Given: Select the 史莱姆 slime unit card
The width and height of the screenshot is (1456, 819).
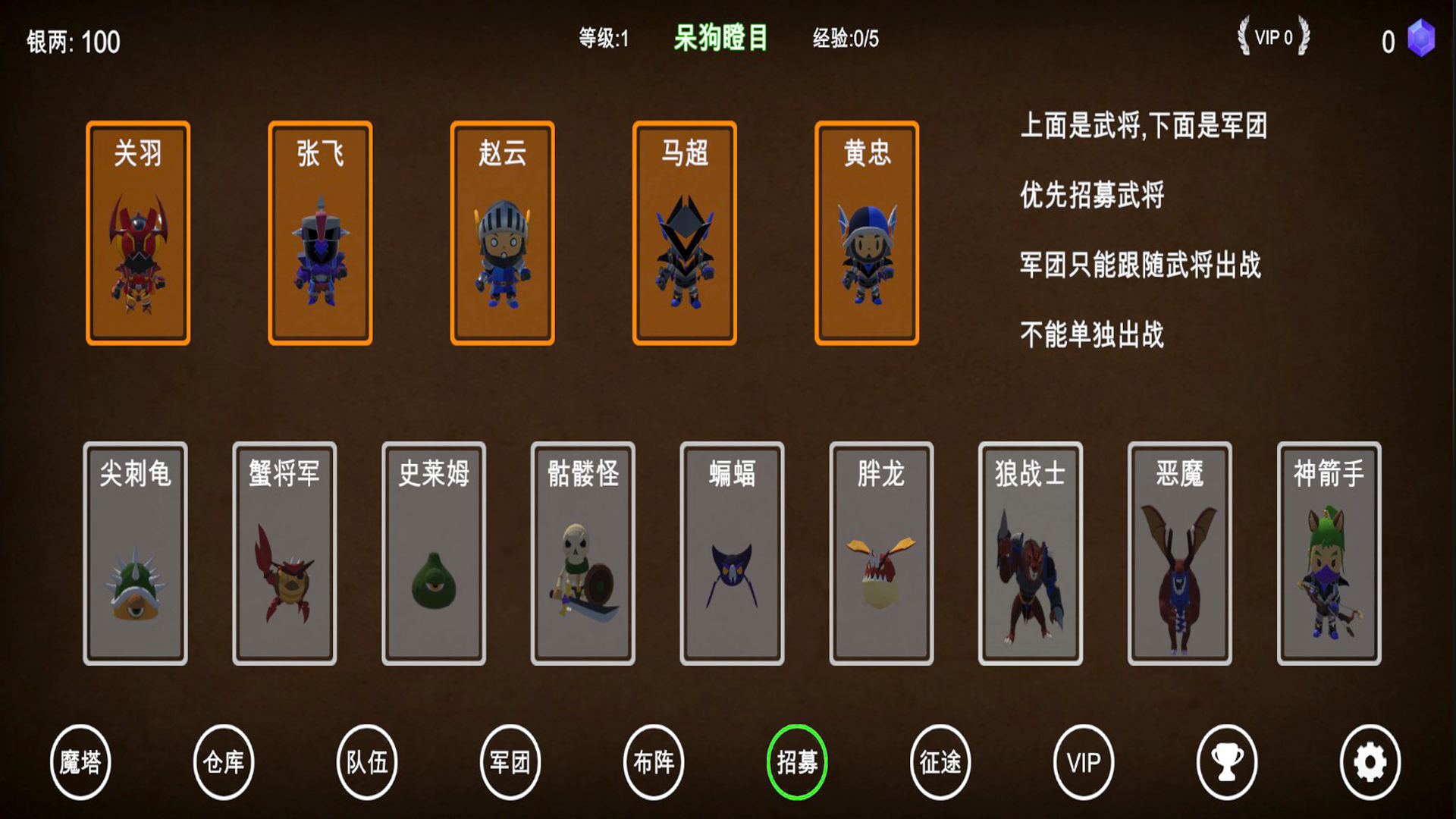Looking at the screenshot, I should pos(434,551).
